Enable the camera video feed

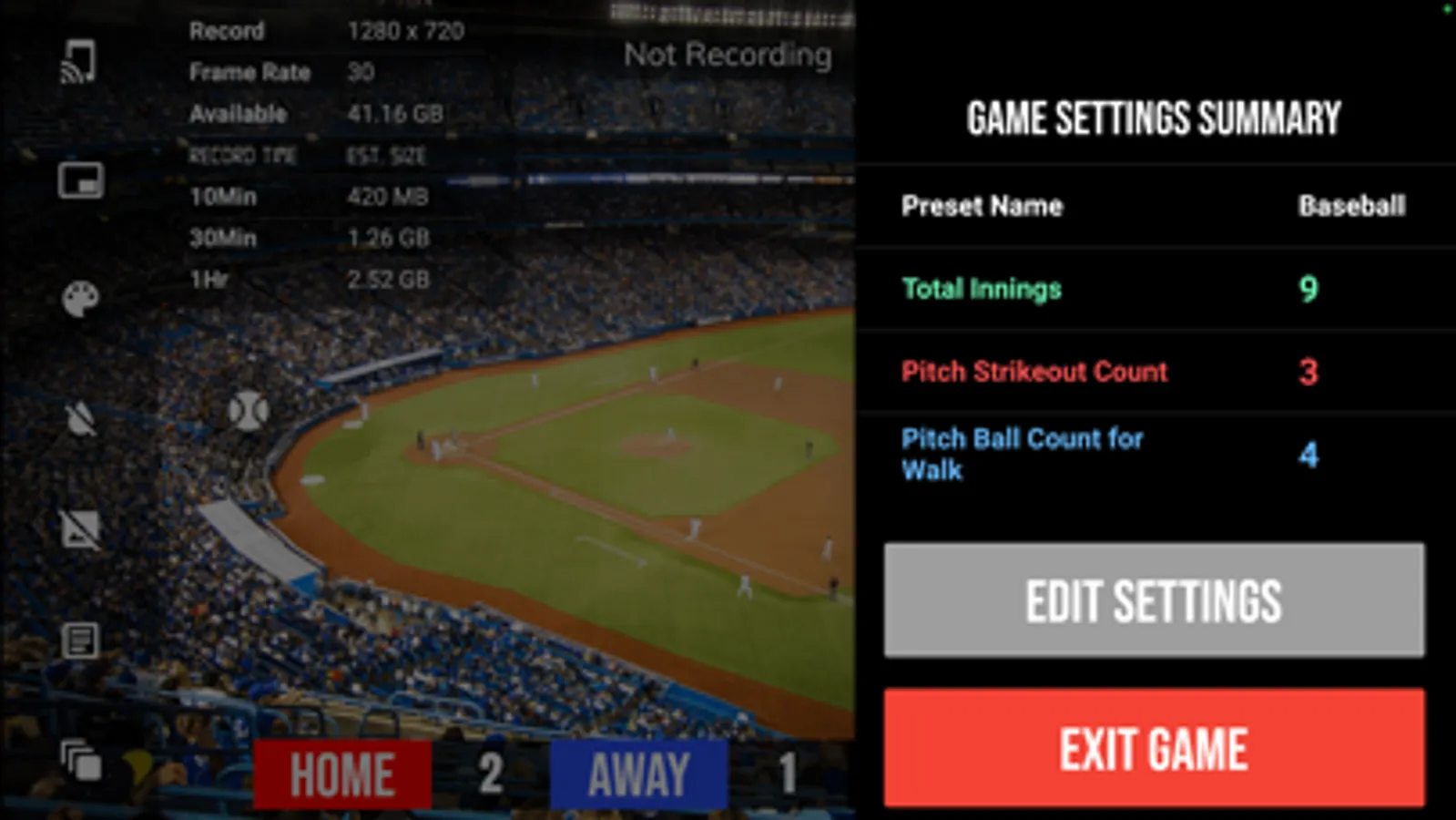tap(80, 528)
